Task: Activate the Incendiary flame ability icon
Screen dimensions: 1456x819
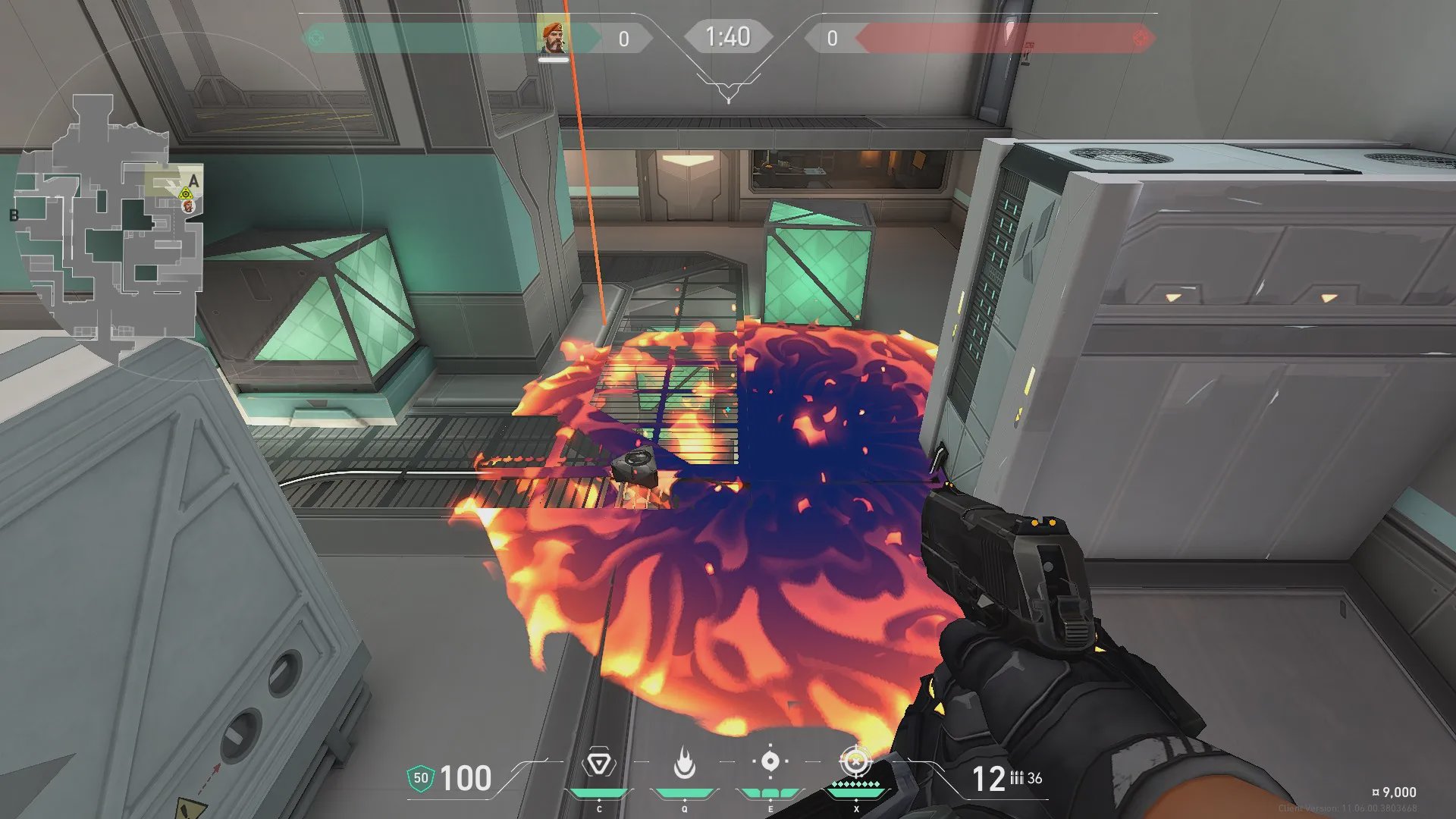Action: point(684,762)
